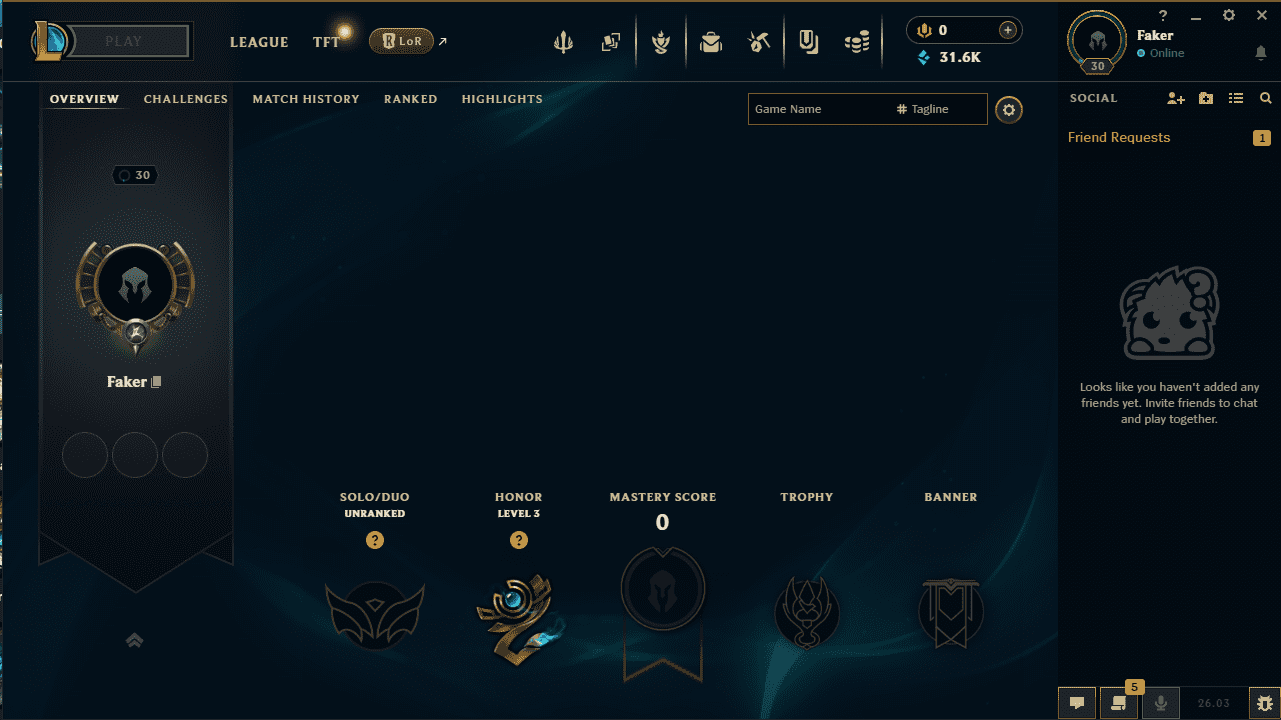Click the plus button to purchase RP
The height and width of the screenshot is (720, 1281).
[1008, 30]
